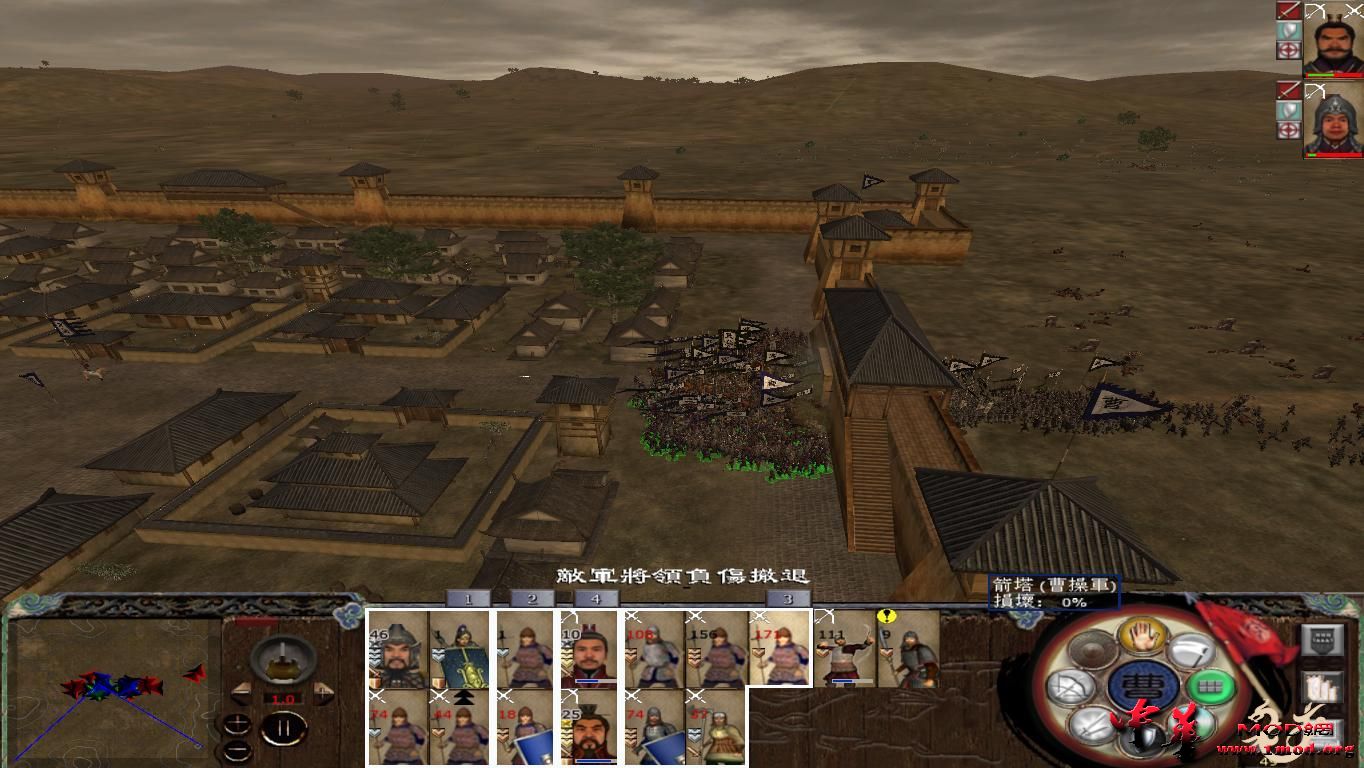Click the banner emblem icon above the scroll icon
Image resolution: width=1364 pixels, height=768 pixels.
(x=1321, y=639)
